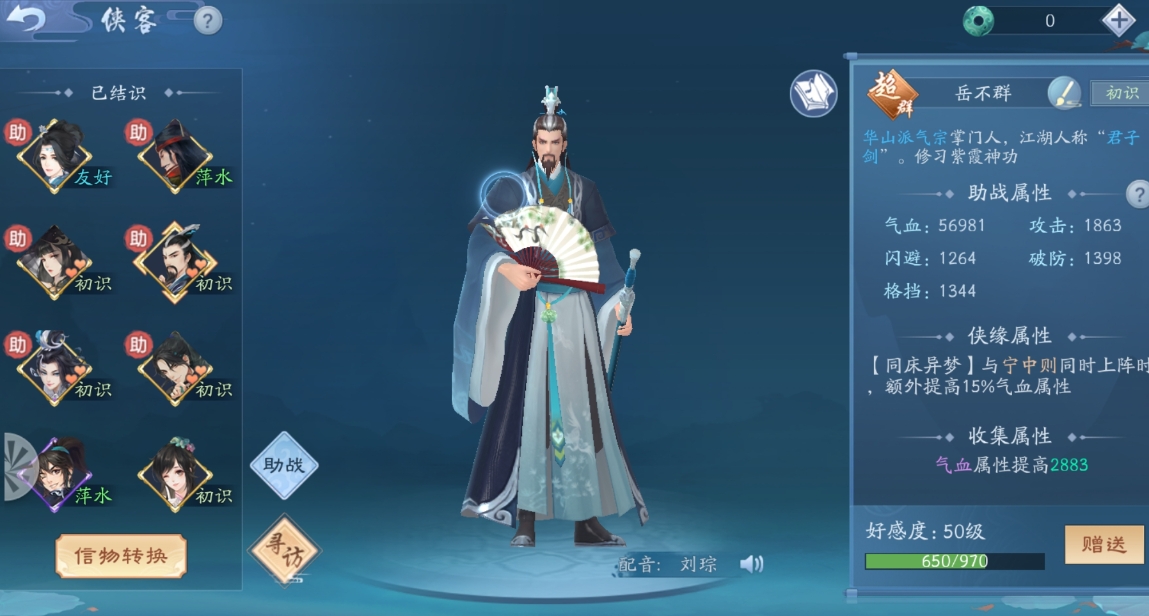Click the brush icon next to 岳不群
Image resolution: width=1149 pixels, height=616 pixels.
1063,93
